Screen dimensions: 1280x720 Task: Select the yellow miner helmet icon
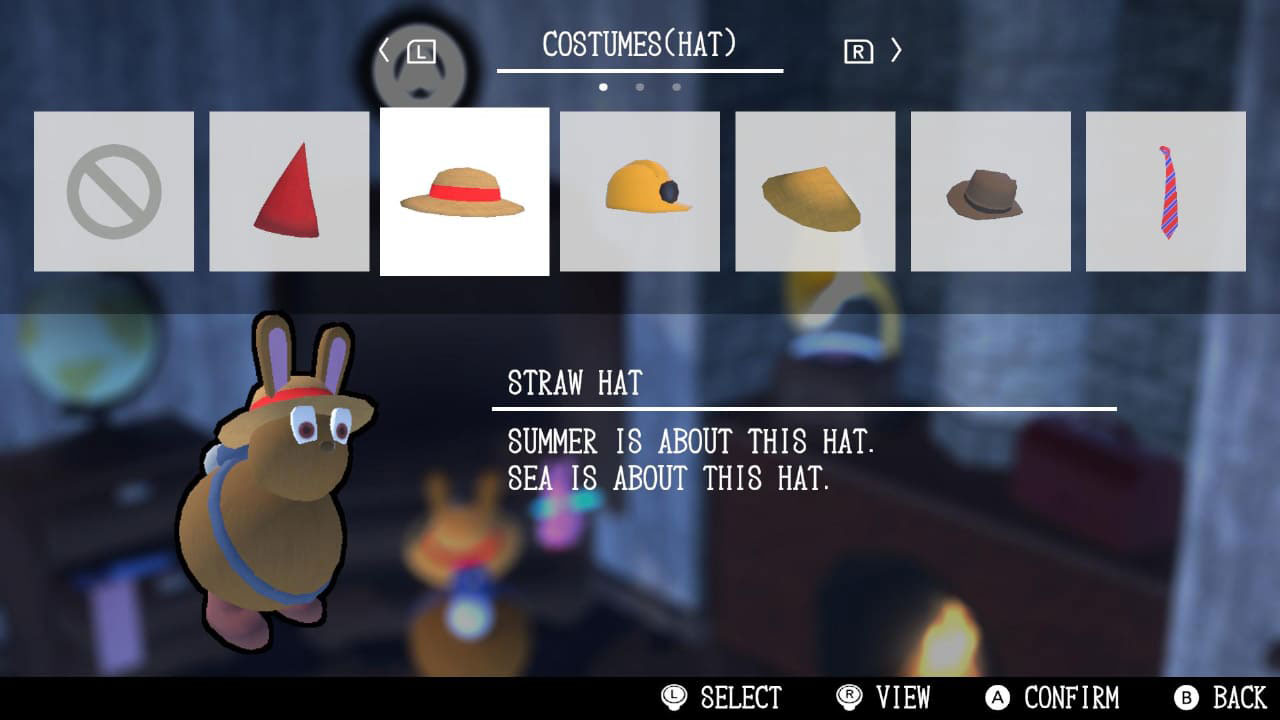pos(640,190)
